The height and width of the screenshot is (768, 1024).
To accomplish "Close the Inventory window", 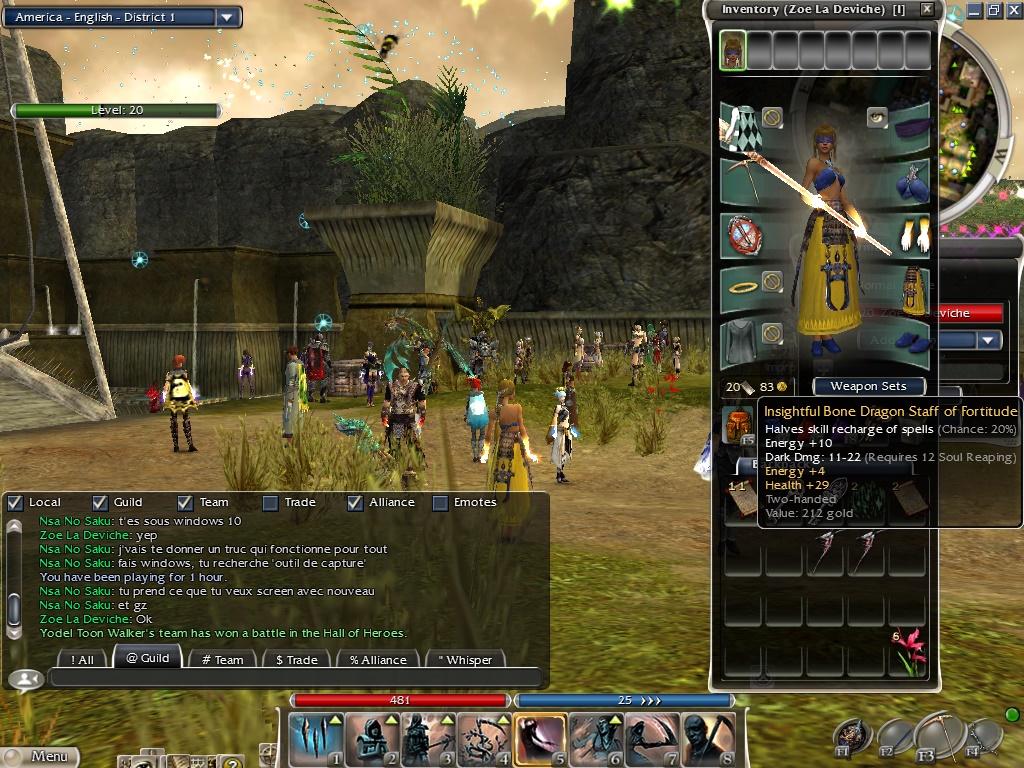I will point(927,9).
